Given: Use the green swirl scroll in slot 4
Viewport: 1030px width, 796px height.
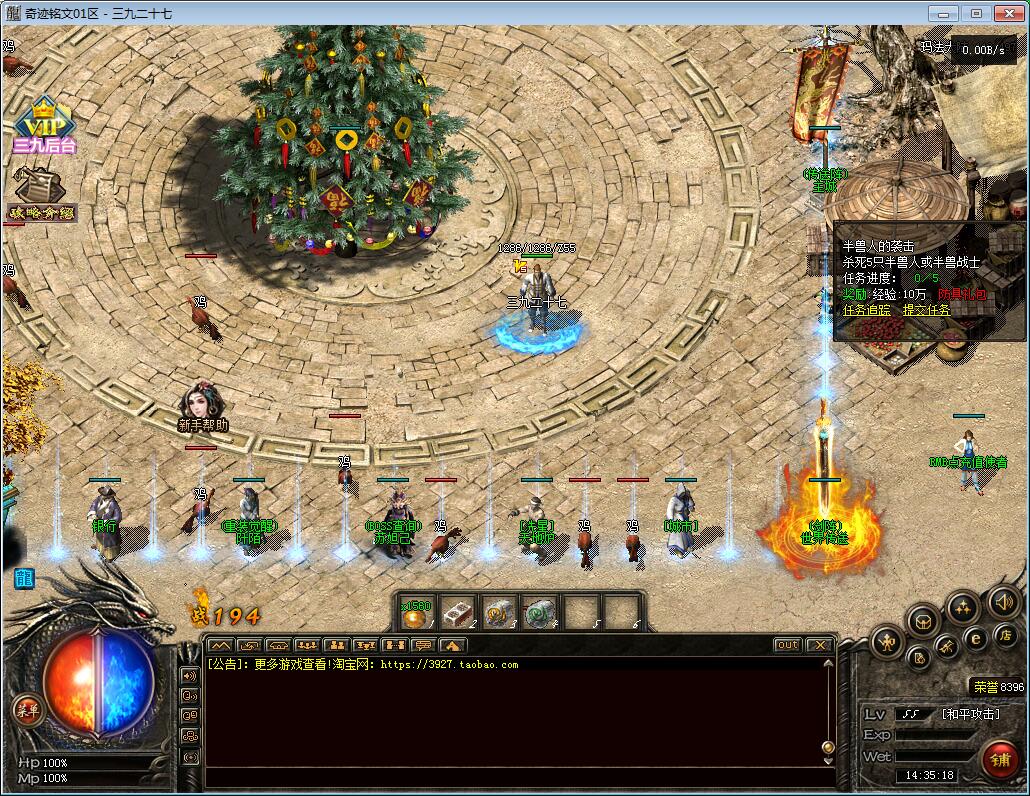Looking at the screenshot, I should (540, 613).
